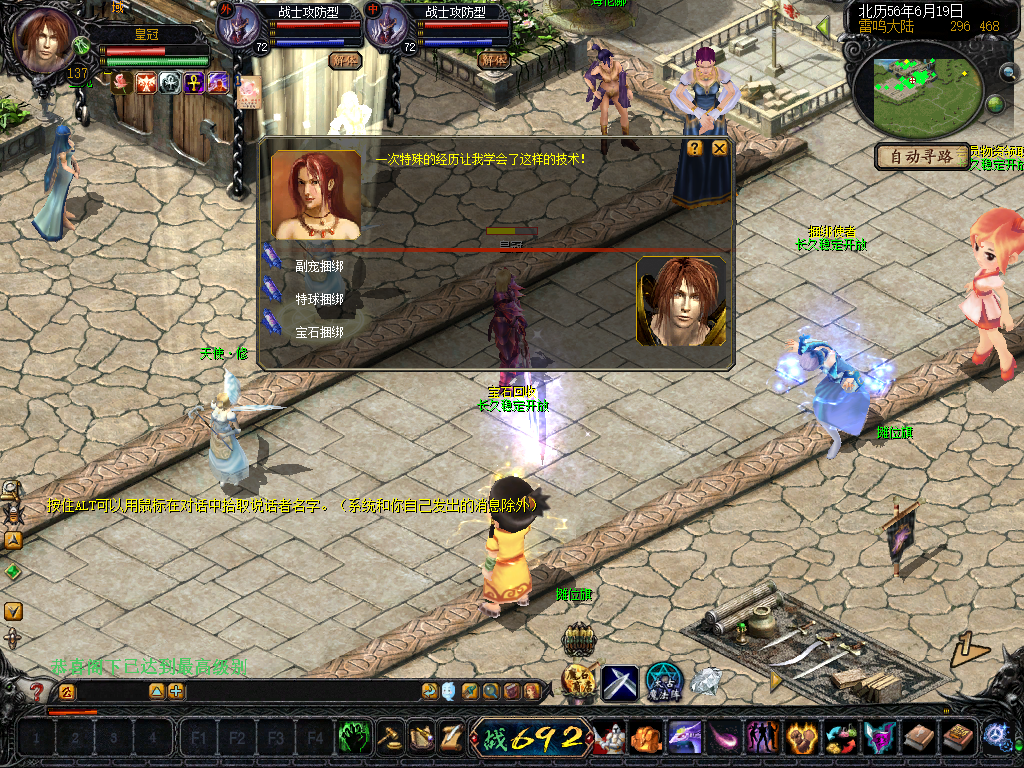Choose the 副宠捆绑 dialogue option

(x=319, y=267)
